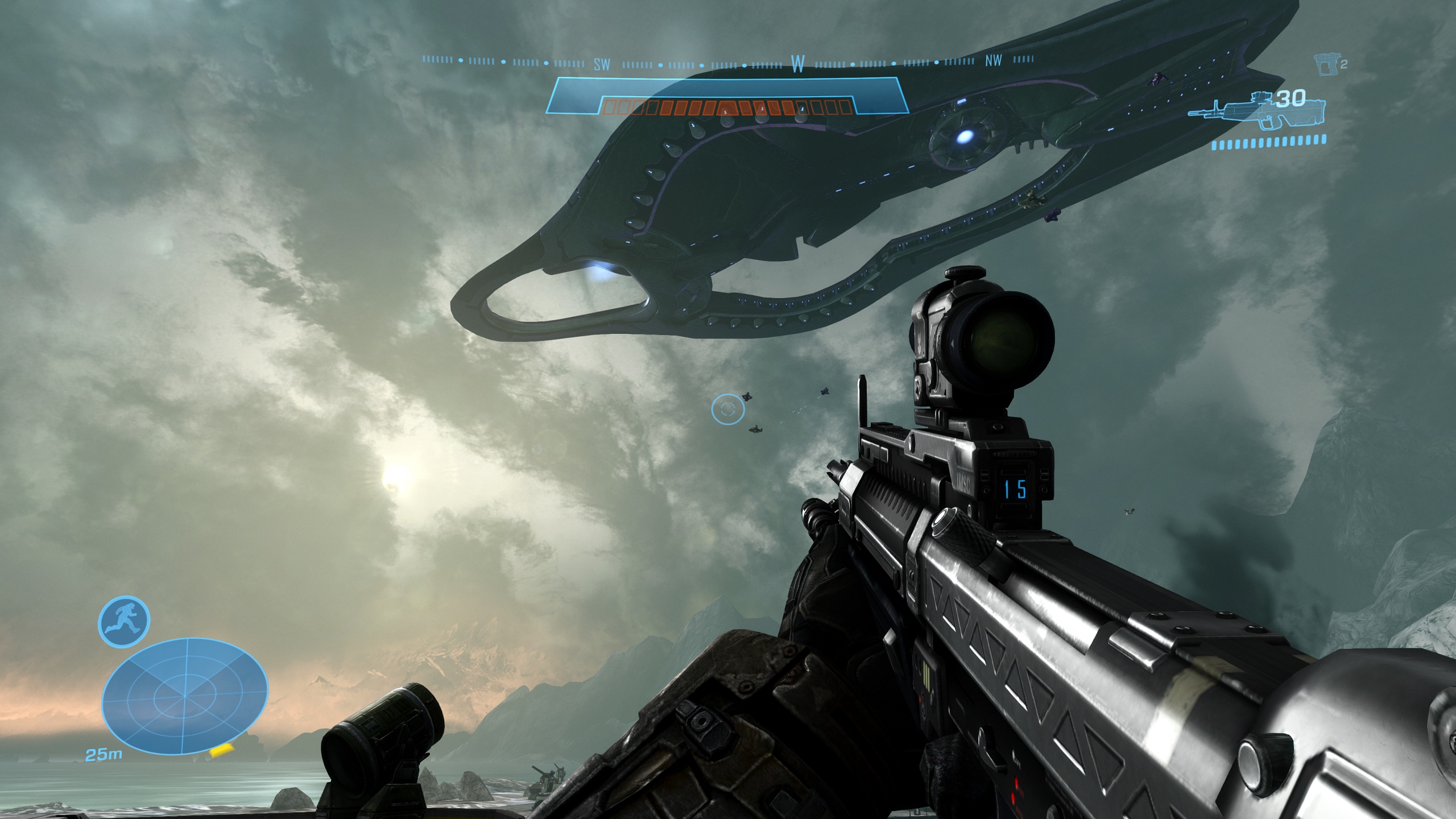
Task: Select the motion tracker radar
Action: tap(184, 695)
